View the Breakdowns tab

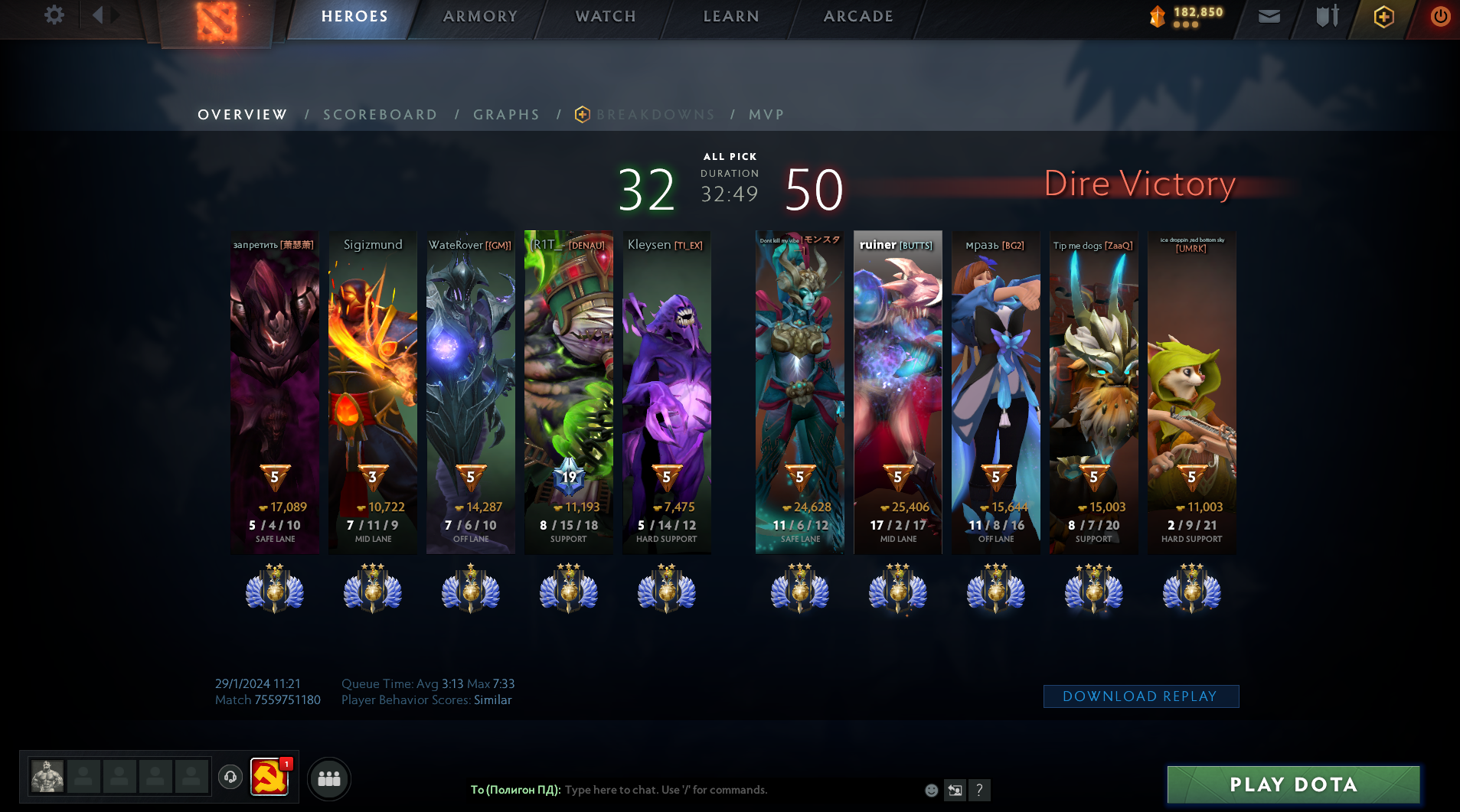click(x=655, y=115)
